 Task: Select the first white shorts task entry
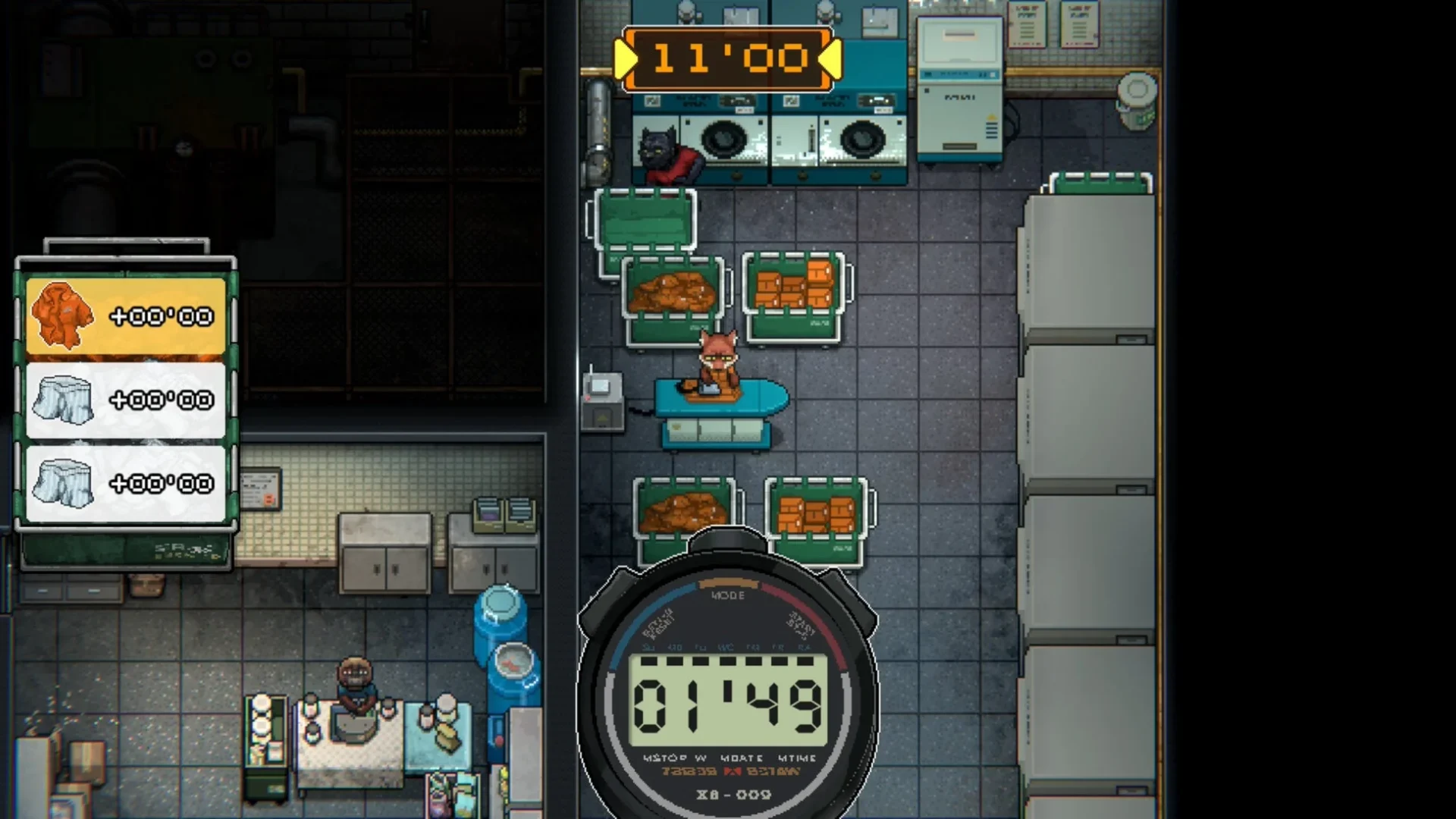click(125, 398)
